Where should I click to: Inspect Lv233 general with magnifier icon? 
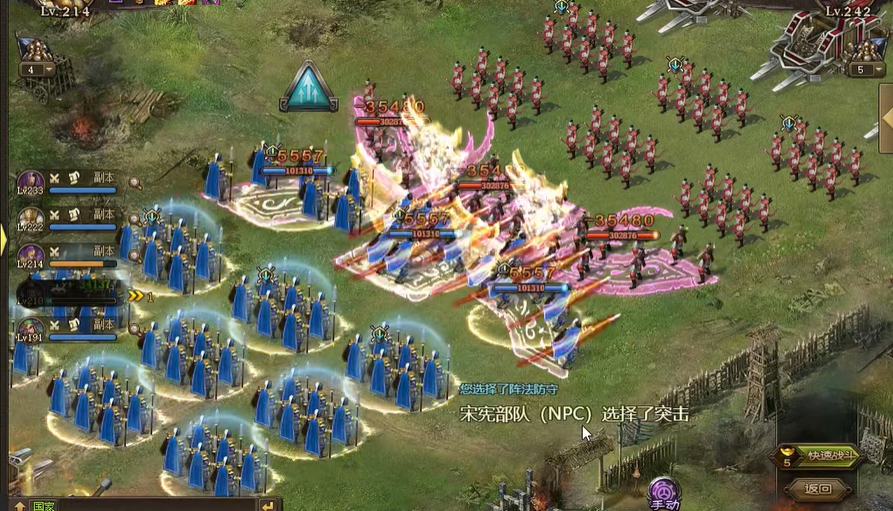click(x=135, y=183)
